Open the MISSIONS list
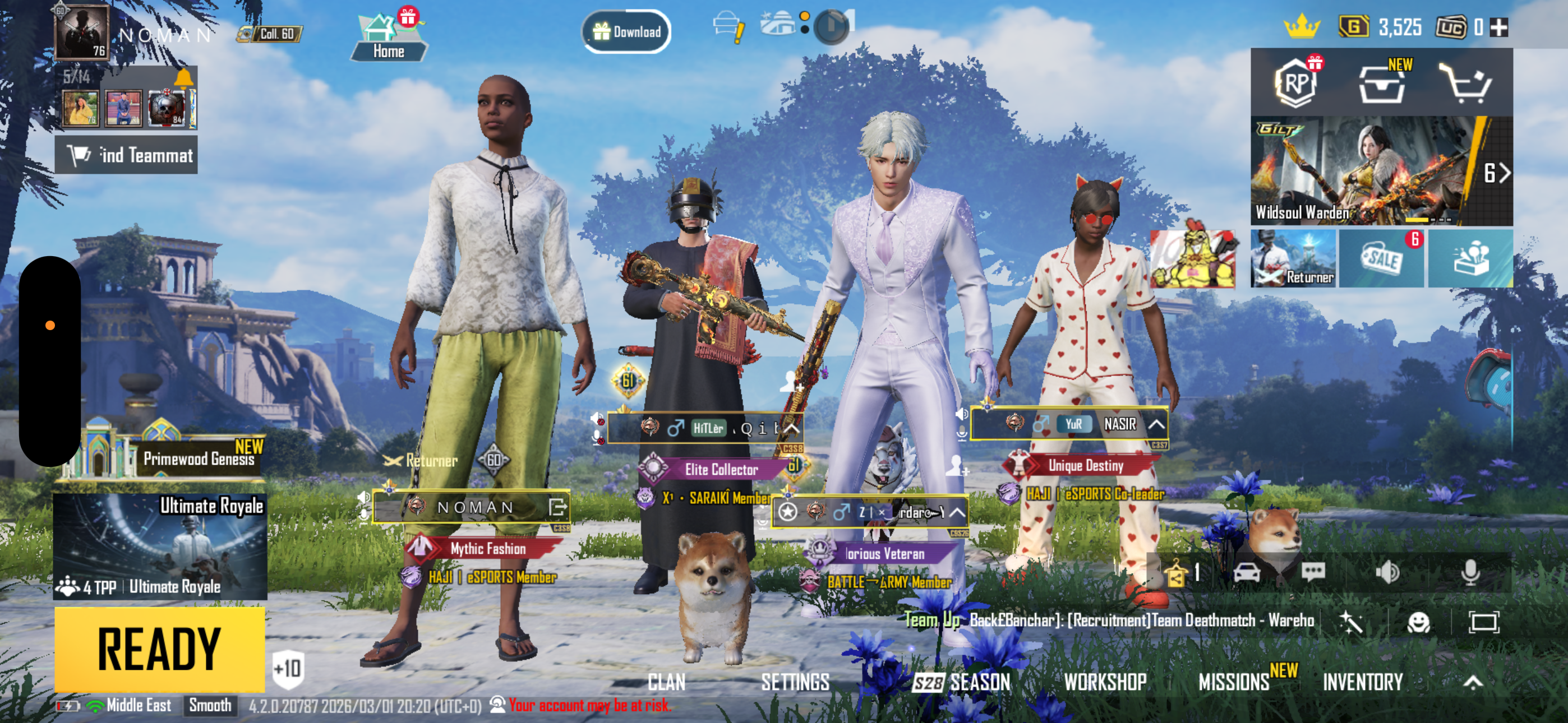Image resolution: width=1568 pixels, height=723 pixels. [x=1234, y=682]
